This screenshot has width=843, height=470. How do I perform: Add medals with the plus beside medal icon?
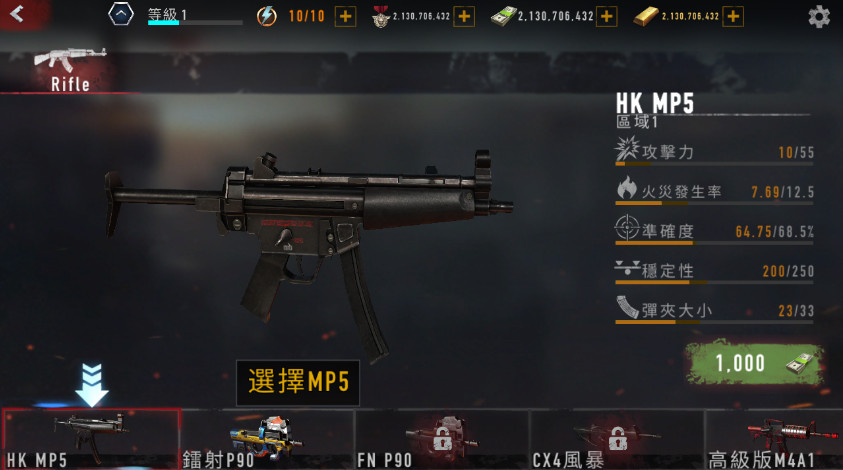[463, 17]
